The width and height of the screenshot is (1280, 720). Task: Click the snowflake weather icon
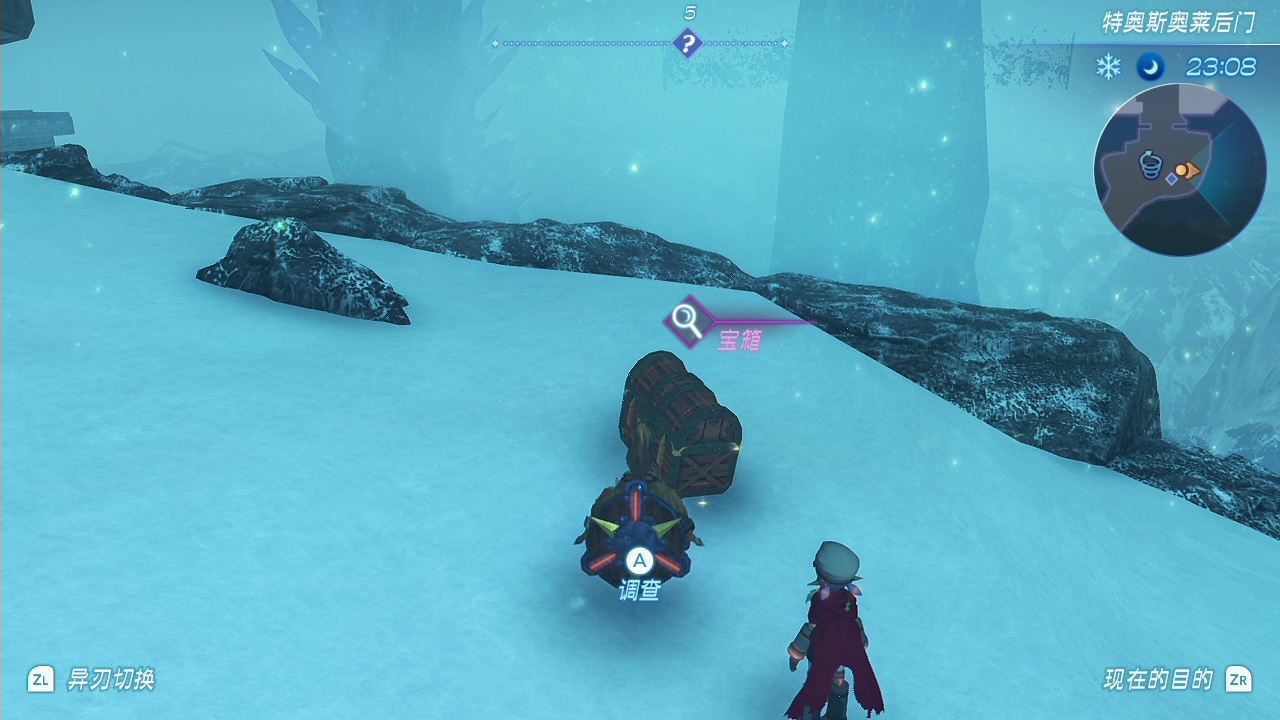pyautogui.click(x=1108, y=67)
